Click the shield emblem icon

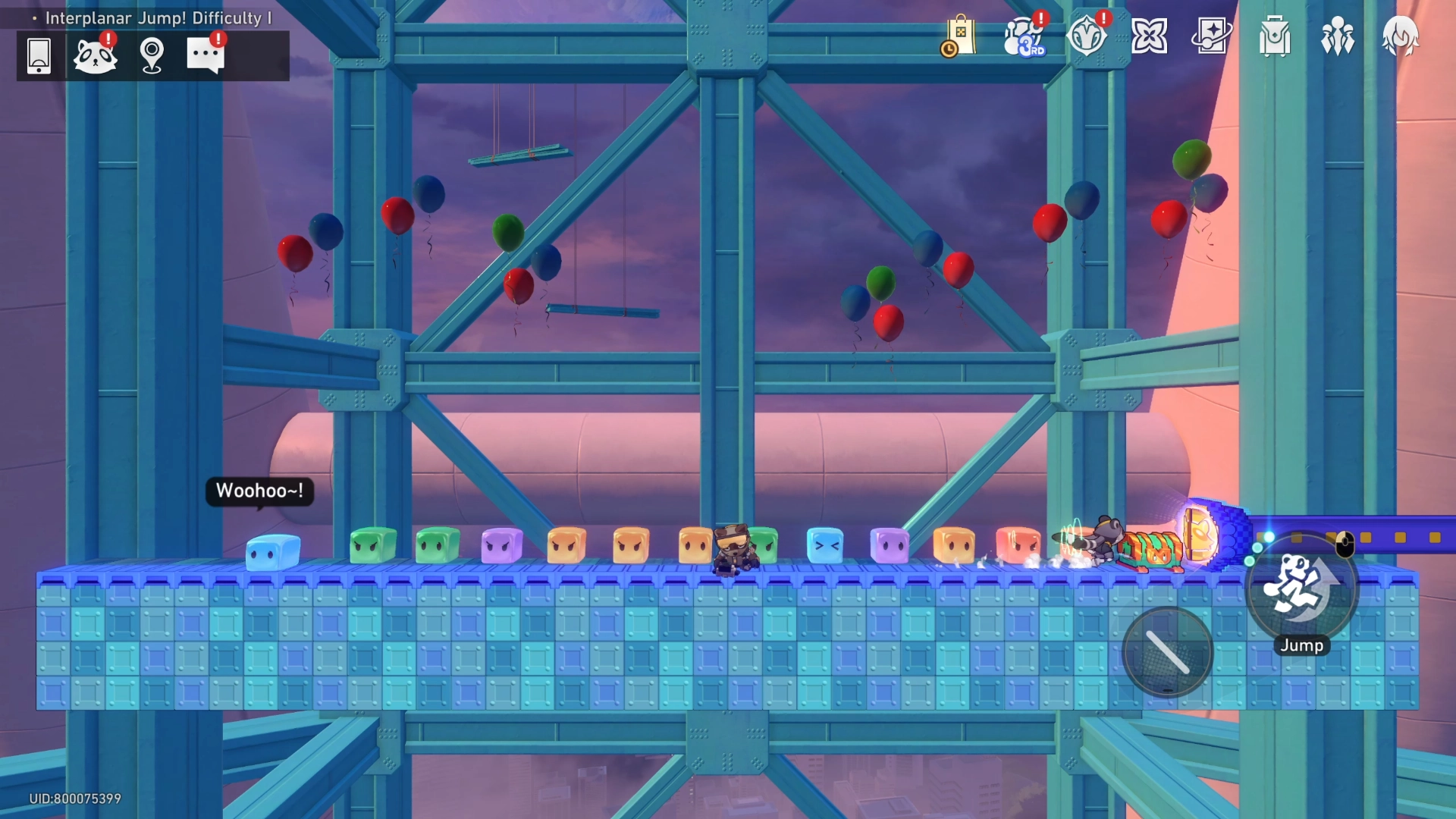[1087, 36]
